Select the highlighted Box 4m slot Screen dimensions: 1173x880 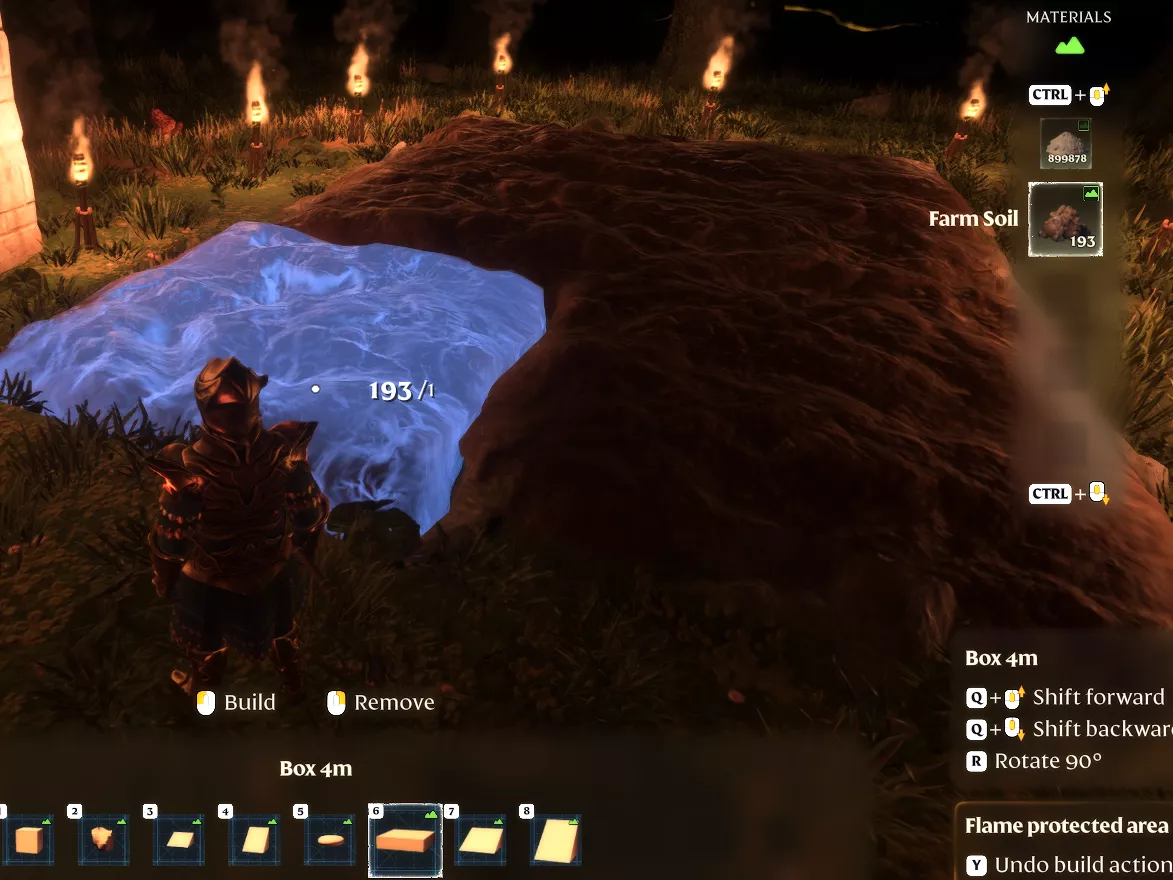pyautogui.click(x=405, y=840)
